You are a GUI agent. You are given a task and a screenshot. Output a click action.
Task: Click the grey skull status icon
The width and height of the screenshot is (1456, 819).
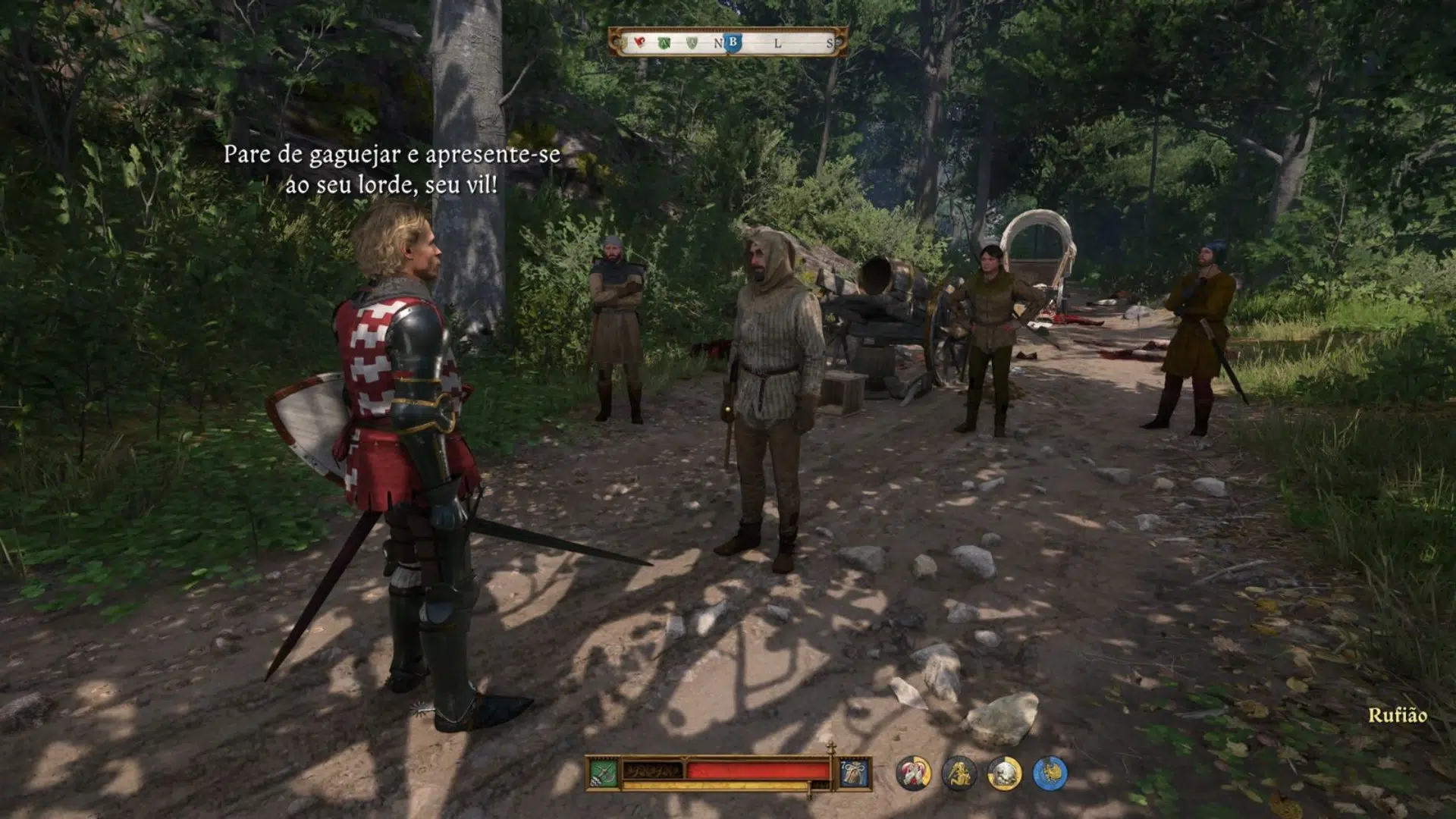1004,773
